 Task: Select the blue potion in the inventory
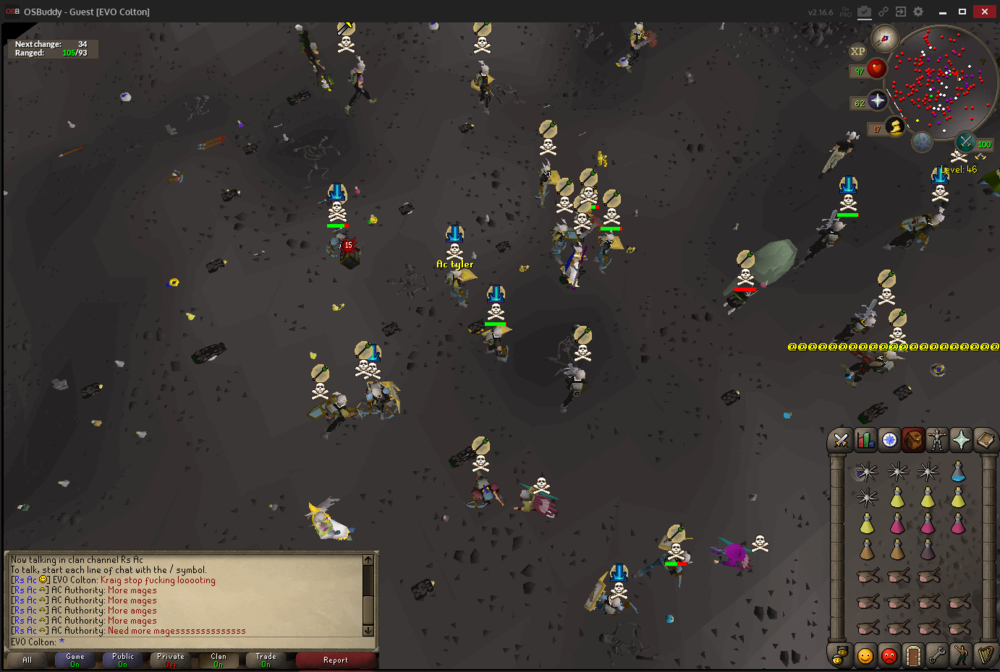tap(958, 472)
